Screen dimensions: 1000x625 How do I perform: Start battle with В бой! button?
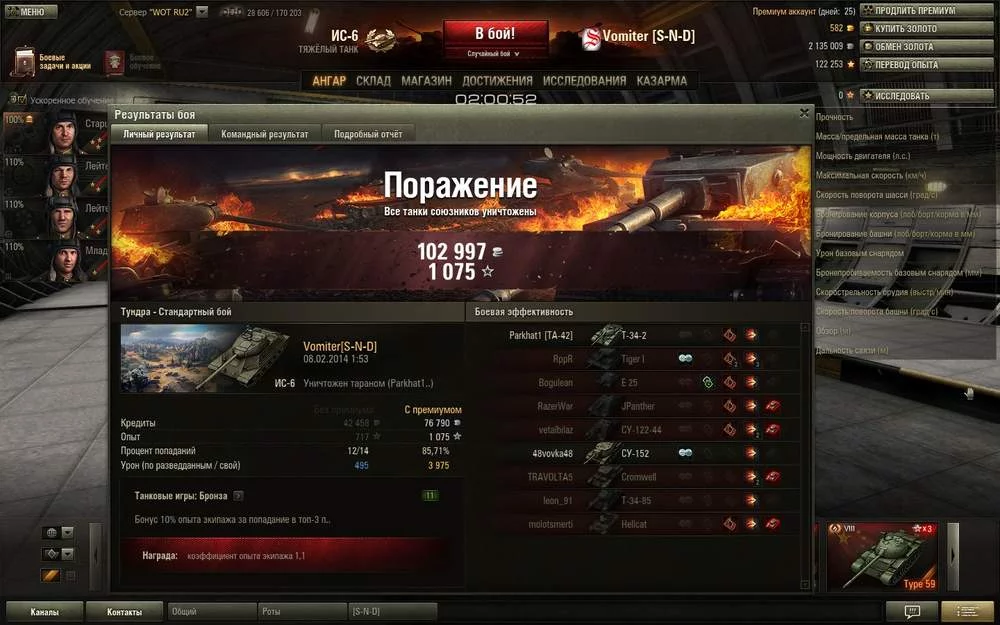495,33
